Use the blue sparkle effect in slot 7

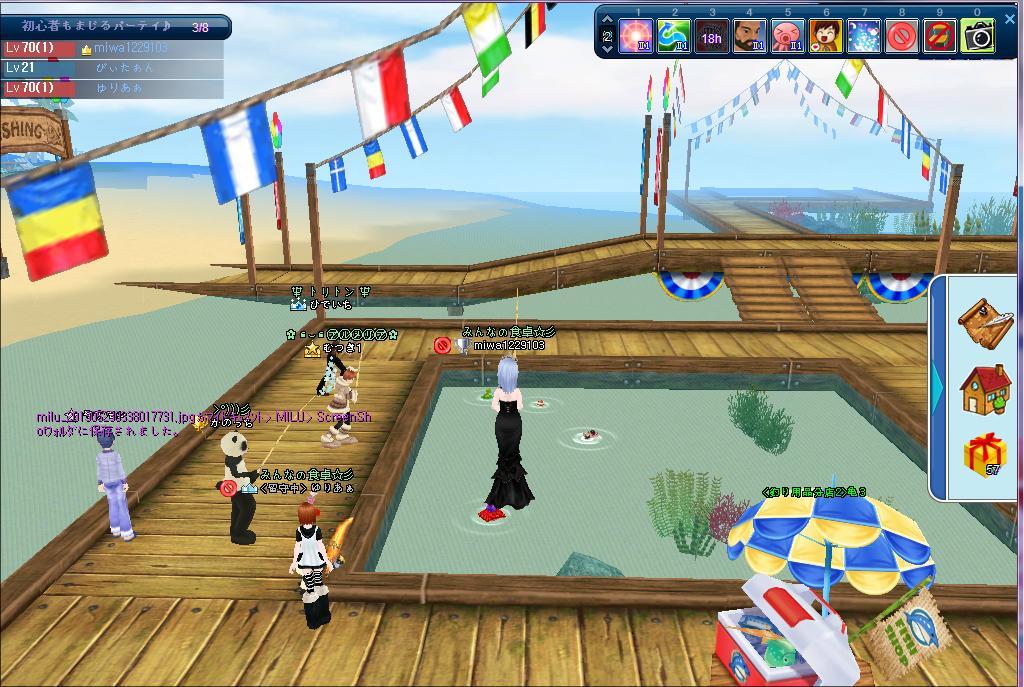[864, 37]
